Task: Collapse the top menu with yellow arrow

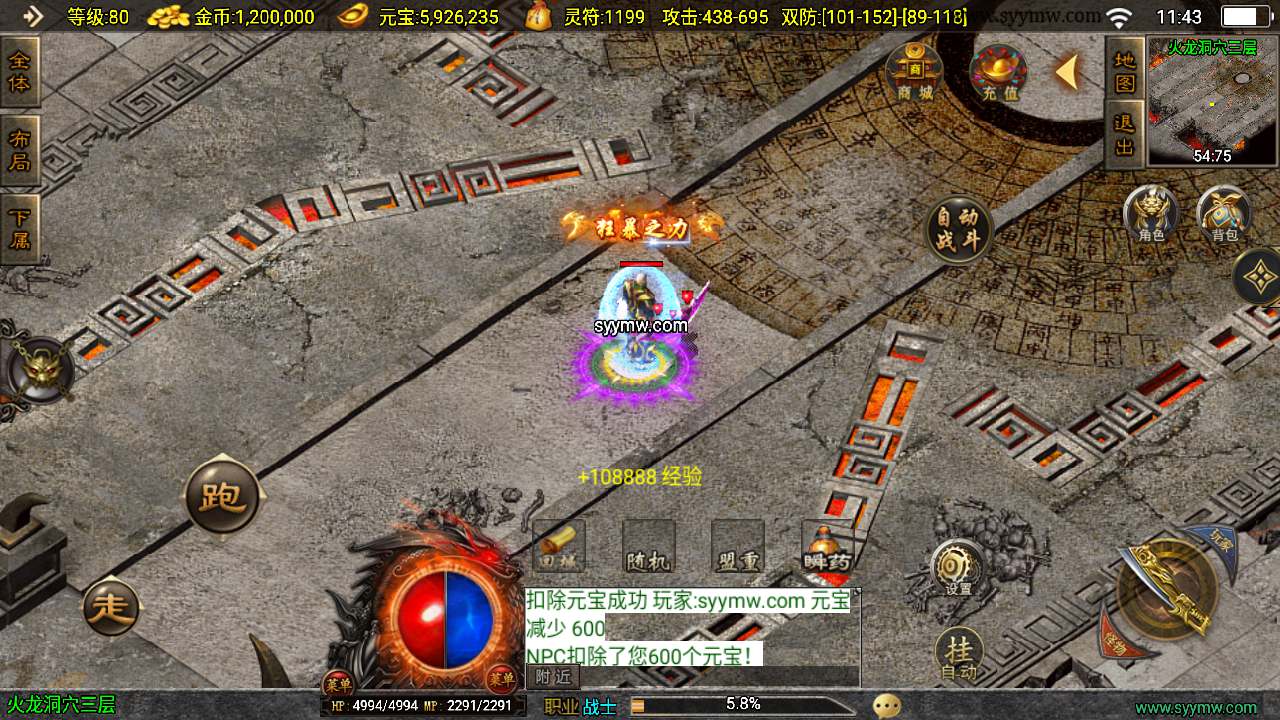Action: point(1068,72)
